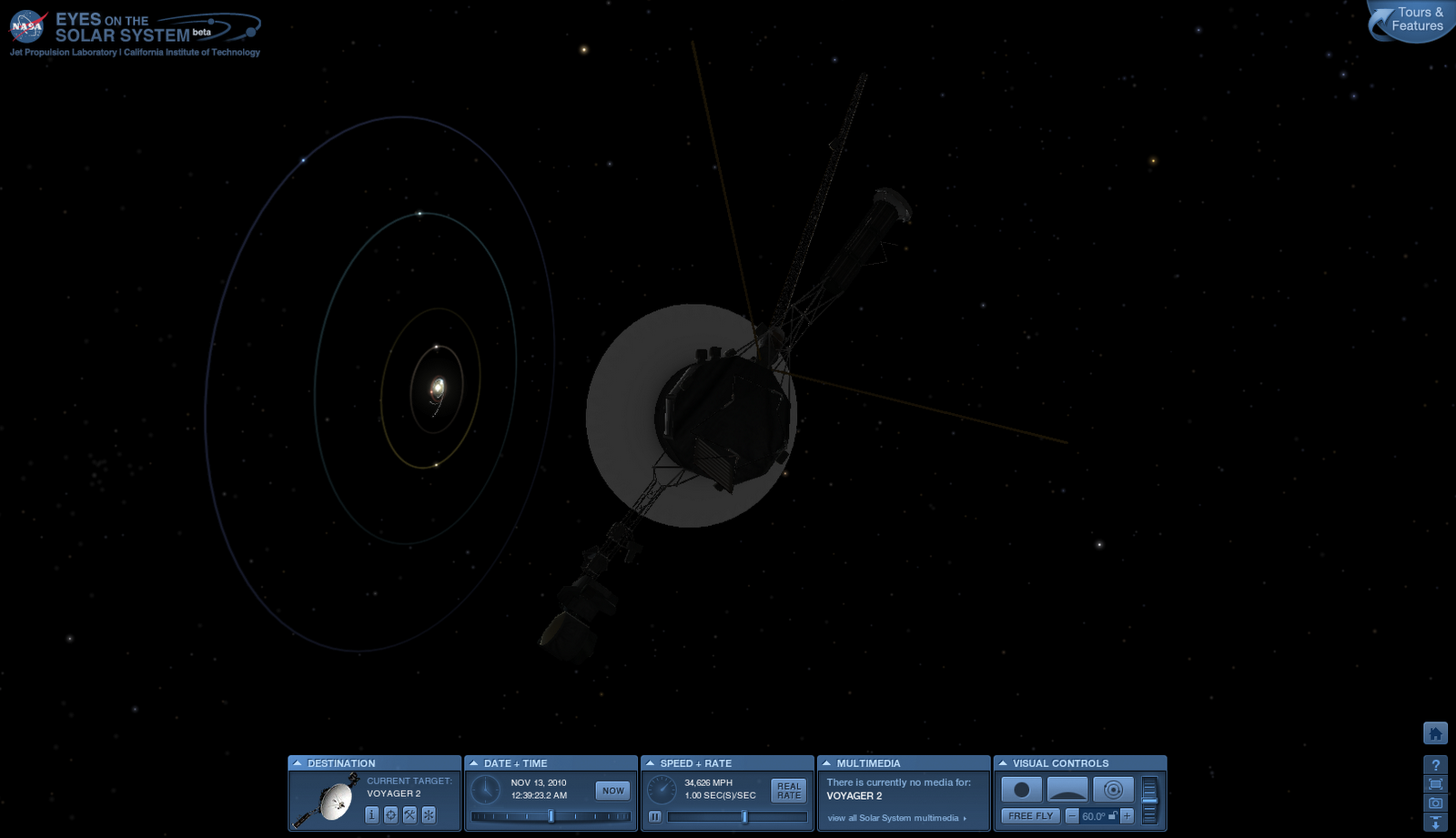Toggle orbits display in Visual Controls
Viewport: 1456px width, 838px height.
coord(1114,789)
